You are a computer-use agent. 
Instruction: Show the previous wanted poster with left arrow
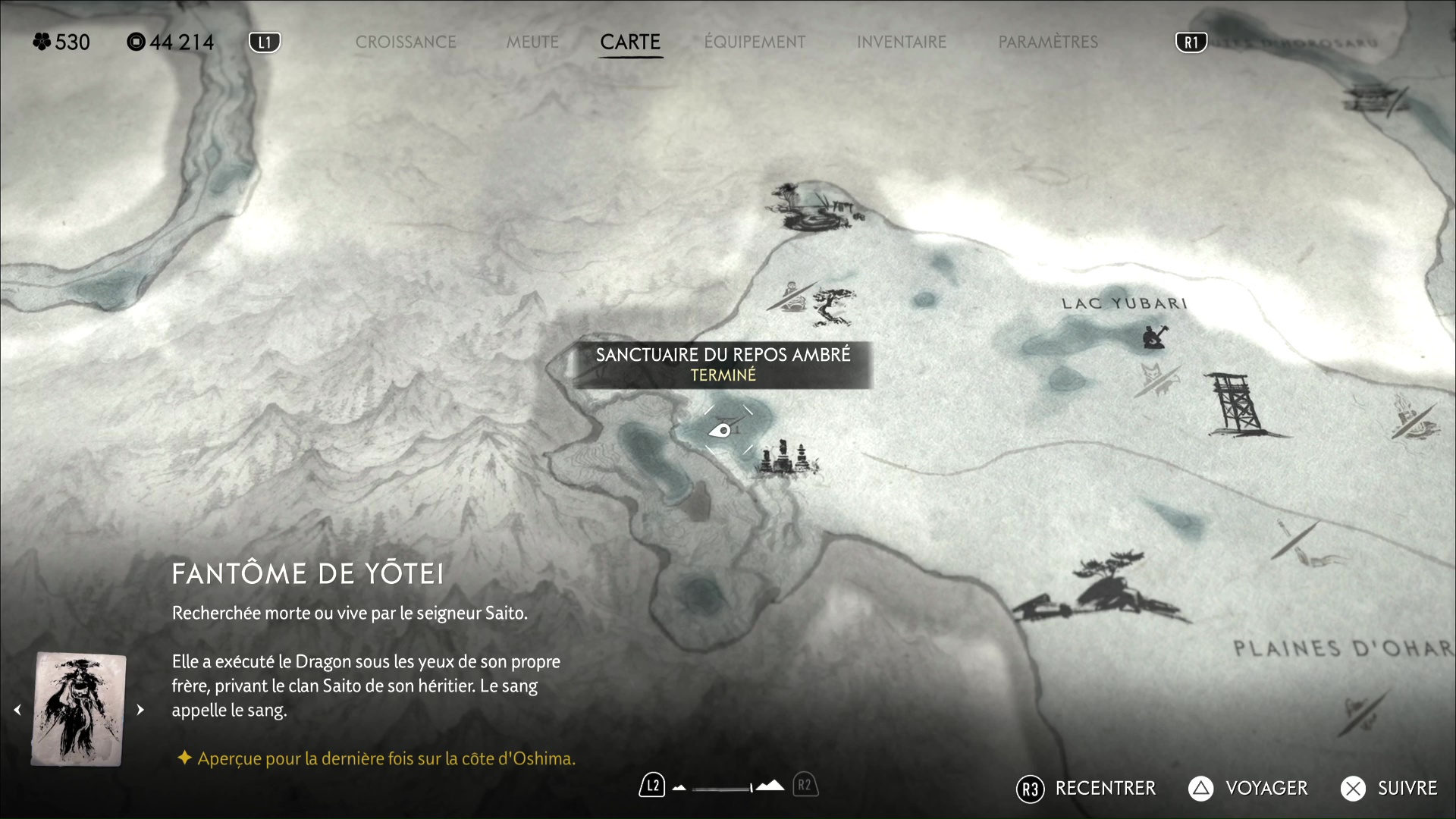(17, 710)
